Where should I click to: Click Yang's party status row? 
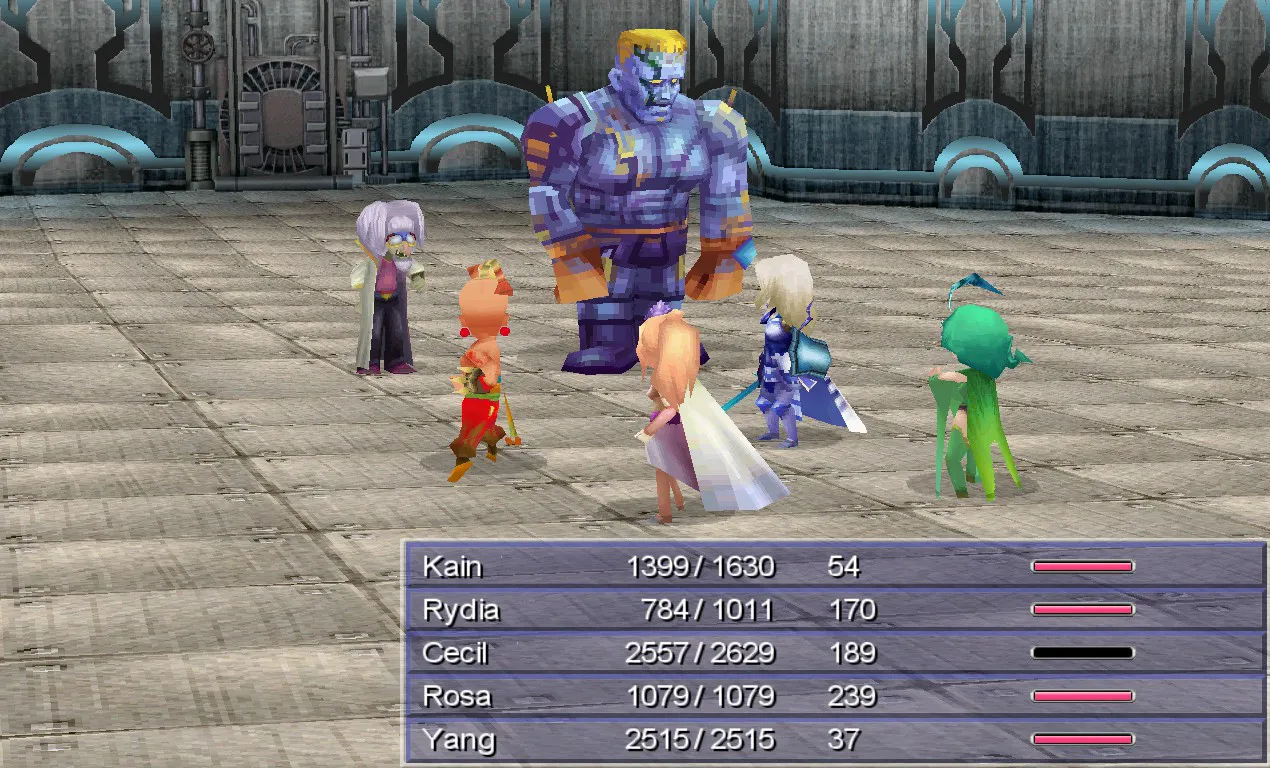(835, 740)
